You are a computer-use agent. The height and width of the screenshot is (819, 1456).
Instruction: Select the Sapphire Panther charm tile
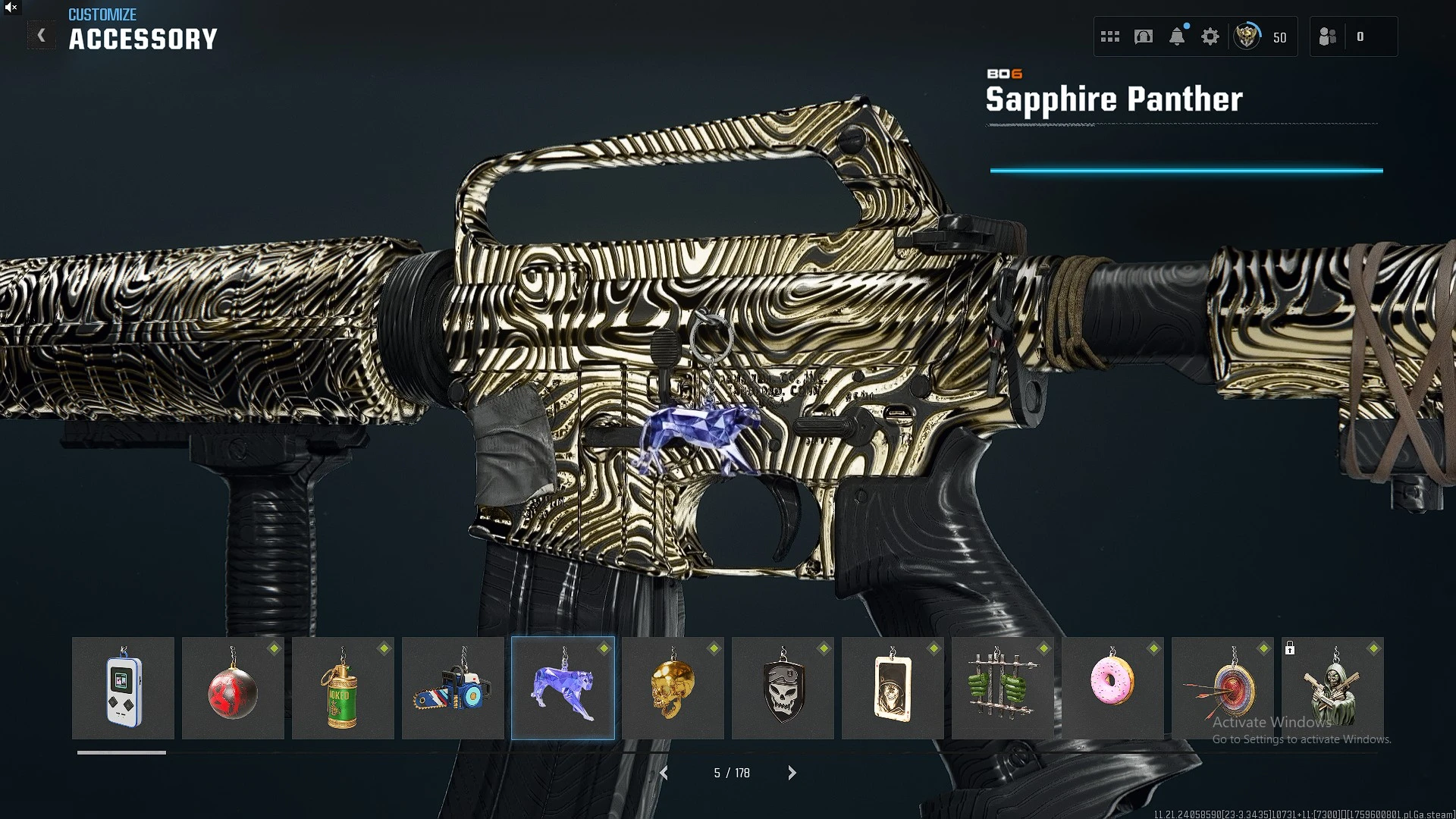click(x=563, y=688)
